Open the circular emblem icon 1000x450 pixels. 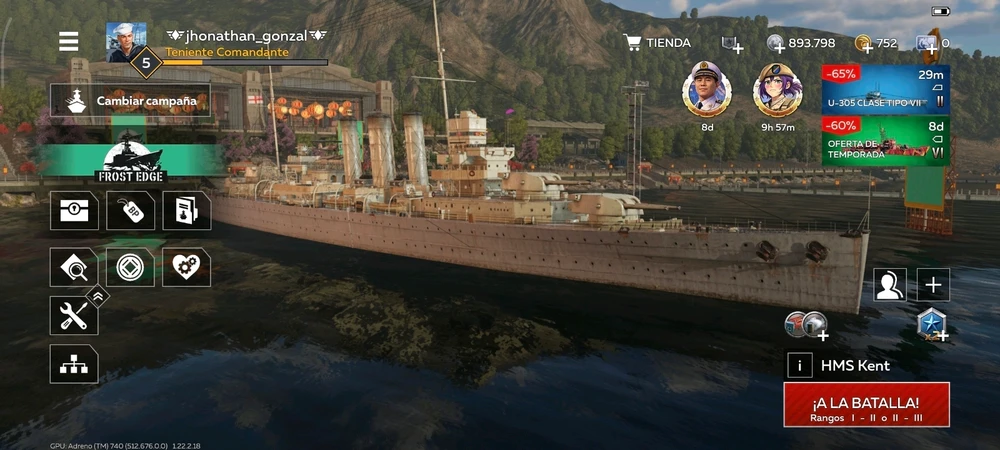pos(131,267)
